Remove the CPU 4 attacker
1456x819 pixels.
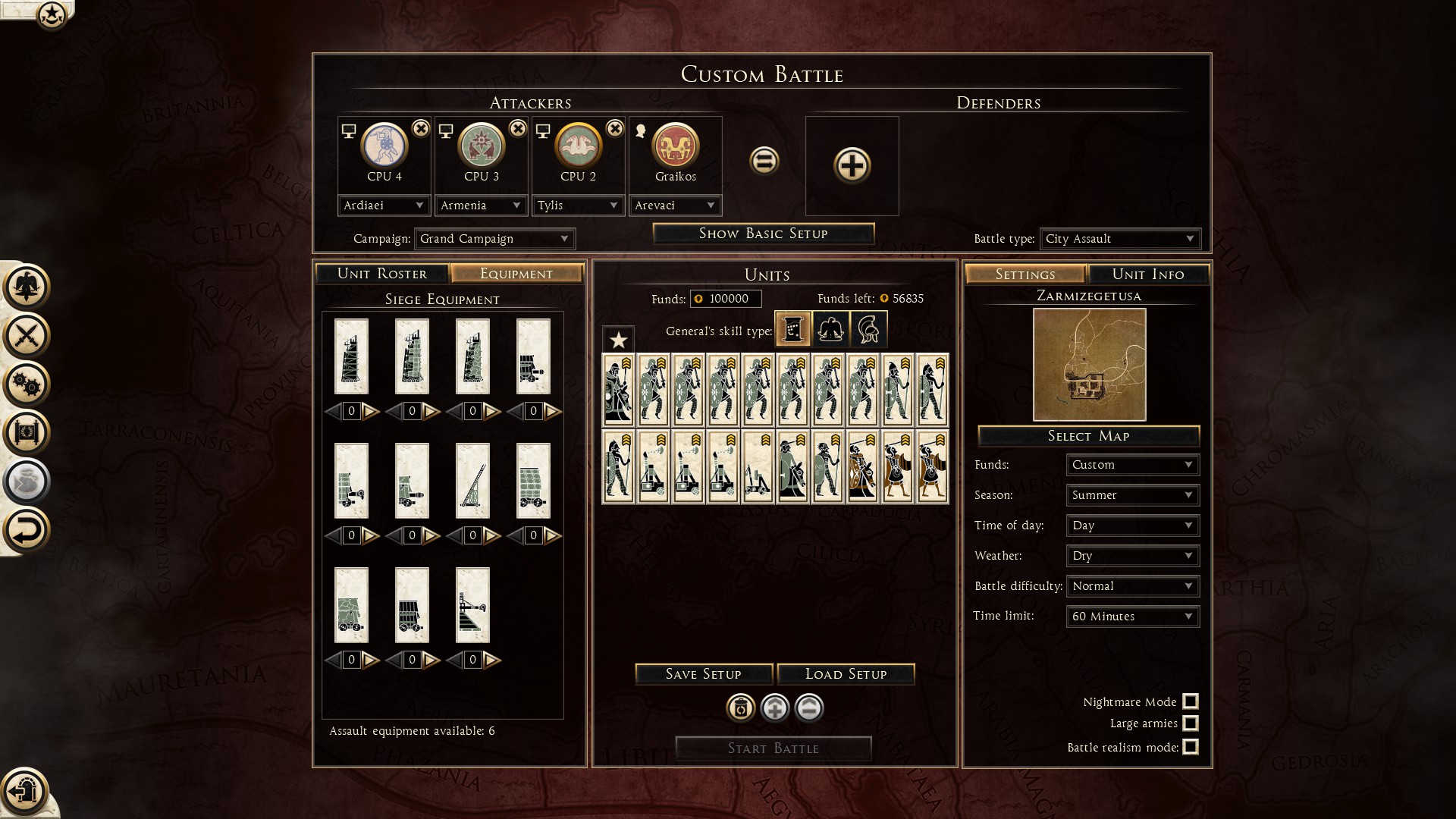click(x=421, y=129)
